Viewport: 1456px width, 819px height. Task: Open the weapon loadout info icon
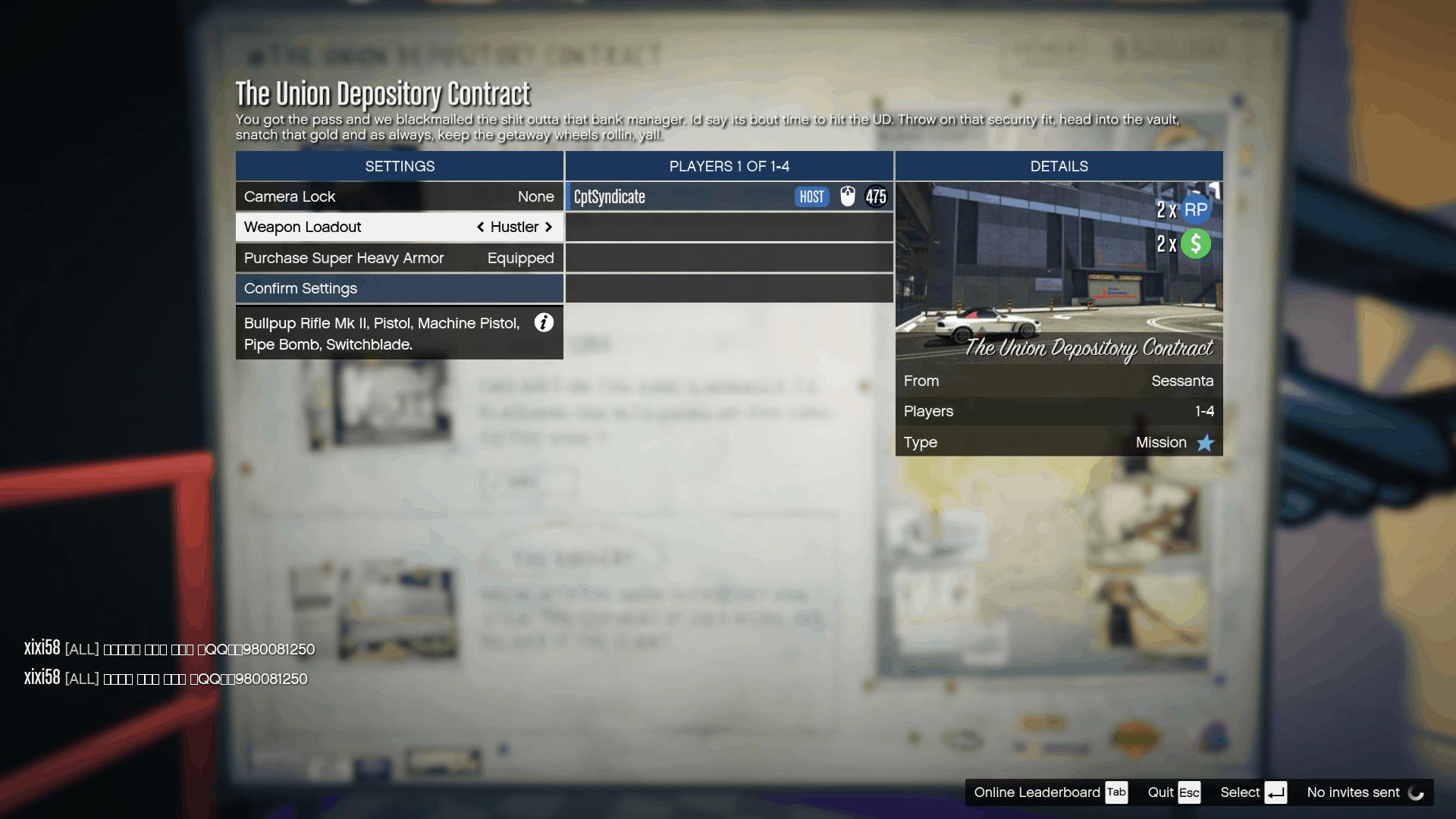tap(544, 323)
